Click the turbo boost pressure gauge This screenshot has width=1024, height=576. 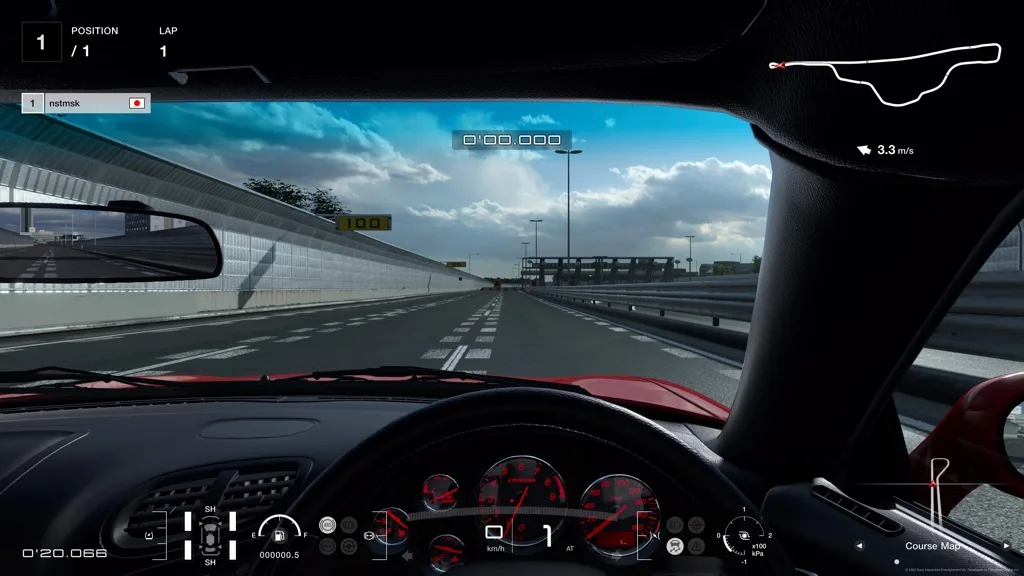[743, 536]
